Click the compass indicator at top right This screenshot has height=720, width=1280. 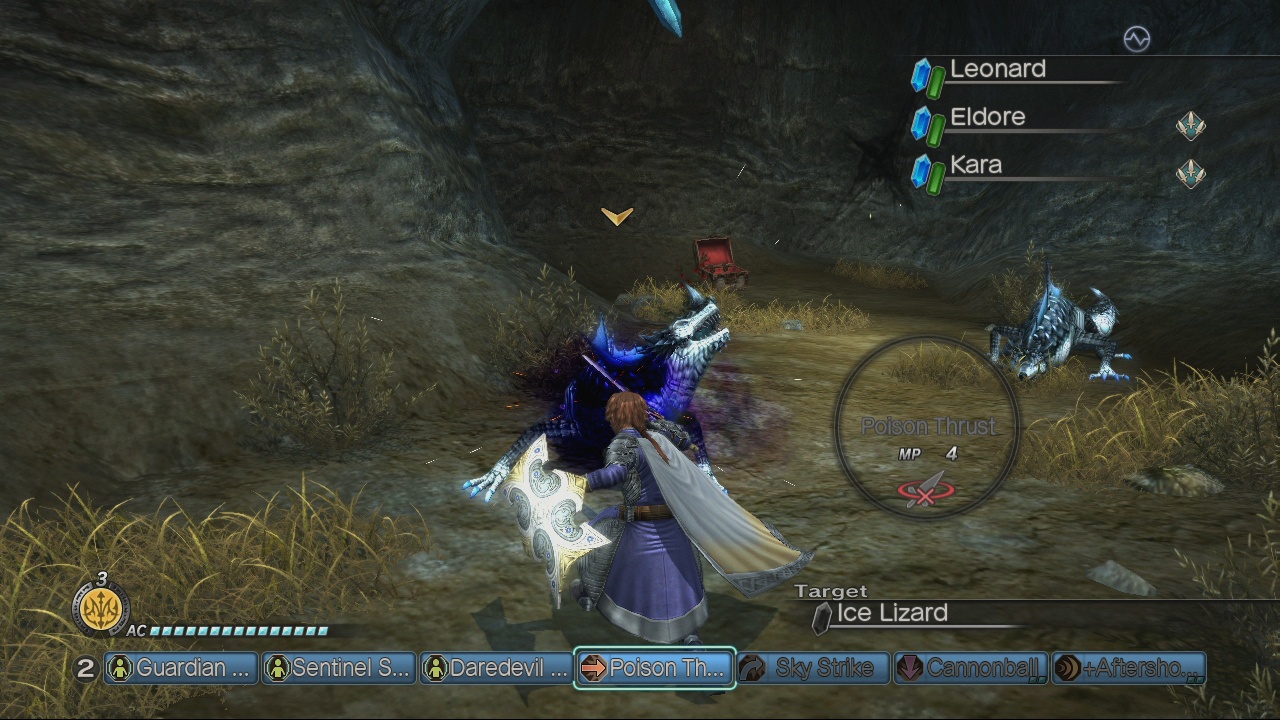tap(1139, 38)
